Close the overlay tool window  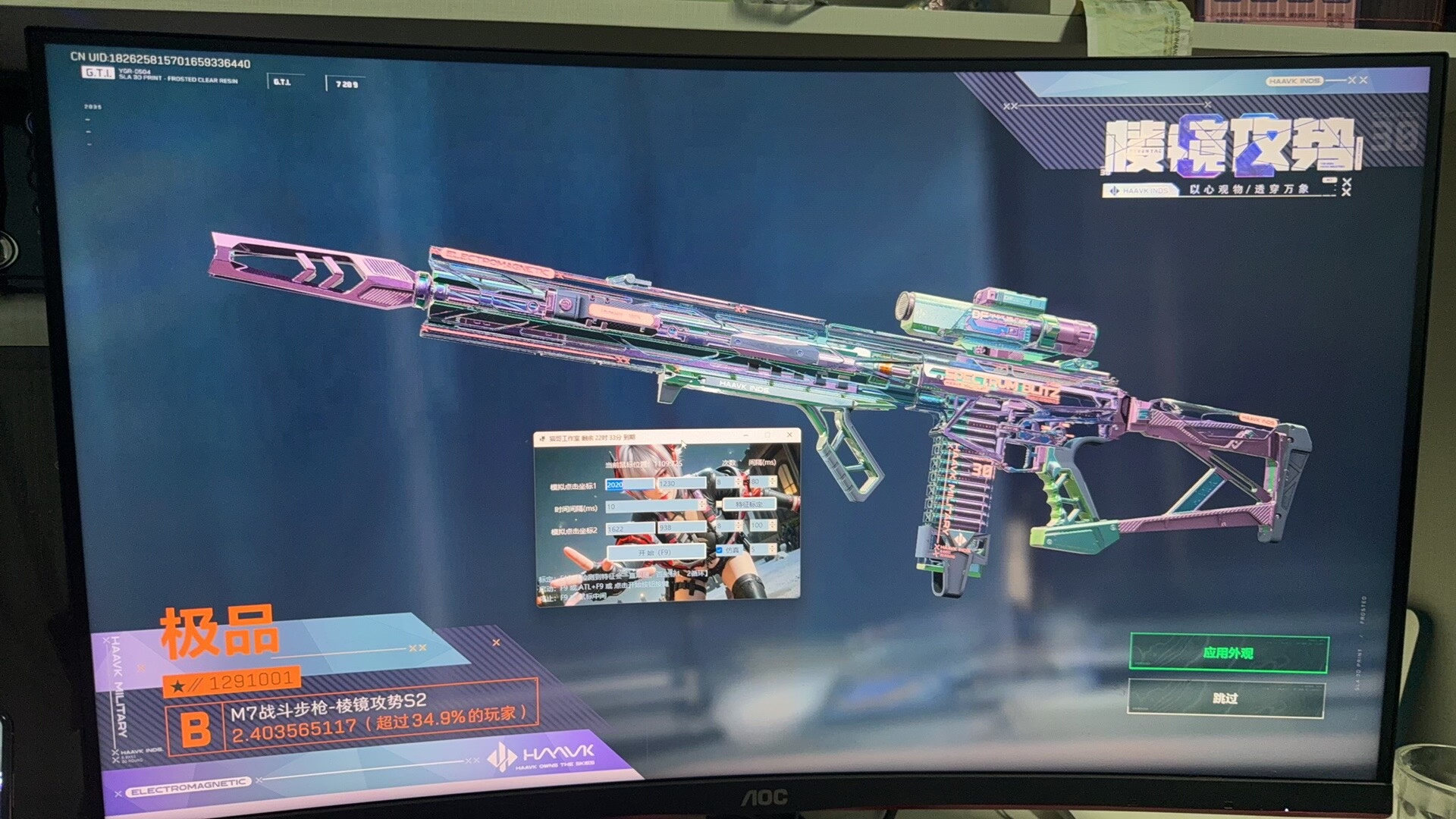789,435
